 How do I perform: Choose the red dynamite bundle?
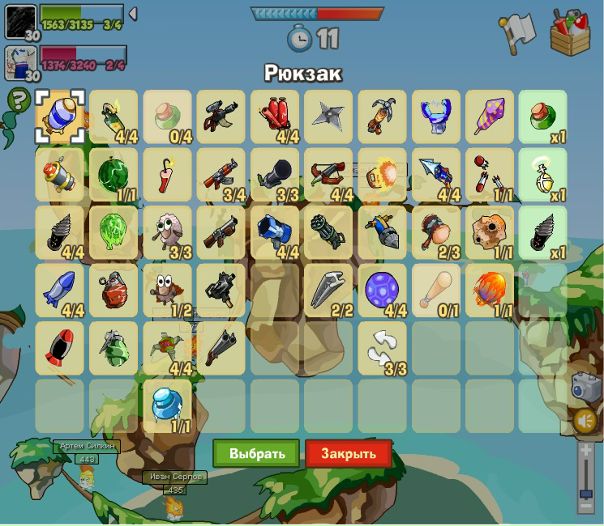275,116
